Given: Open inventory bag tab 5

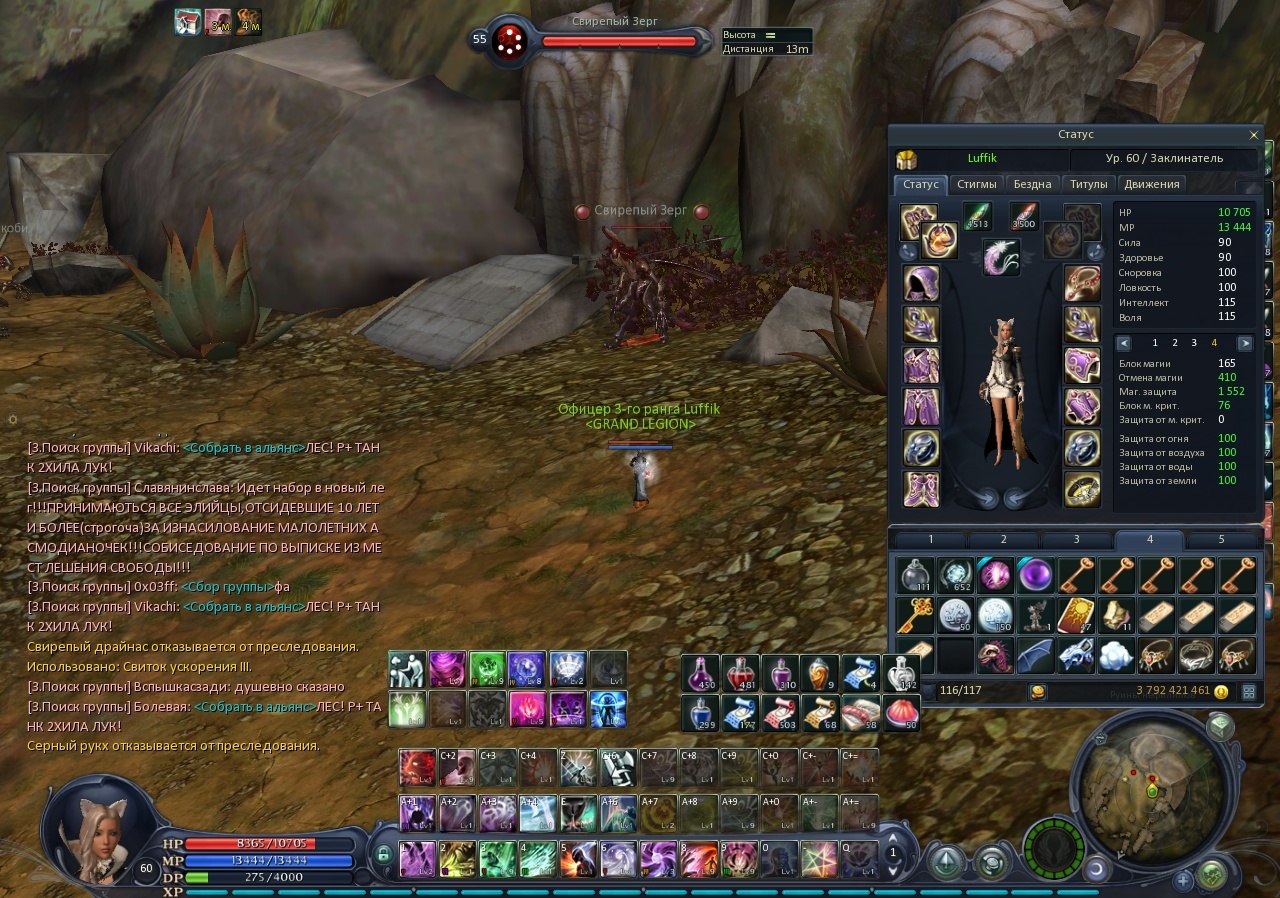Looking at the screenshot, I should coord(1221,540).
